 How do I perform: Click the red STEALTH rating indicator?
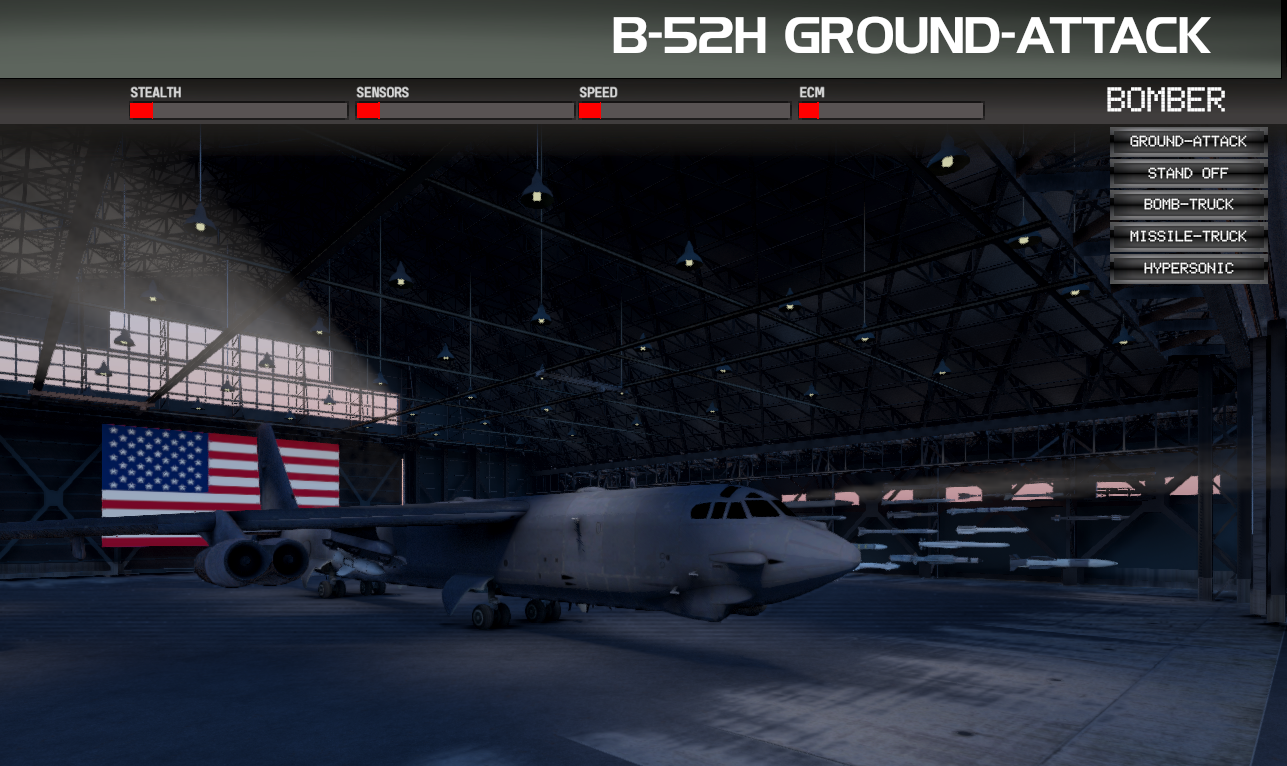pyautogui.click(x=142, y=110)
